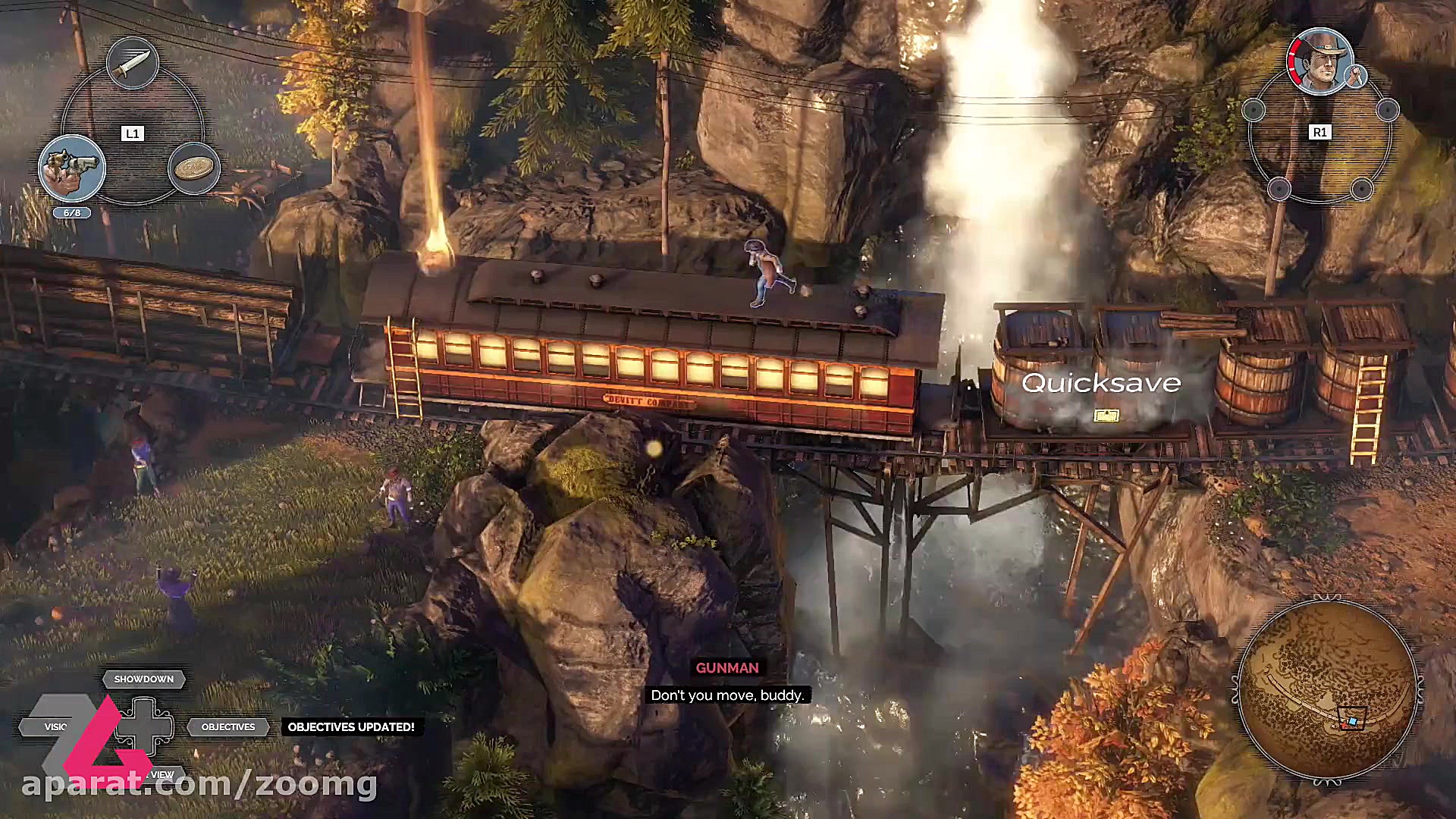Viewport: 1456px width, 819px height.
Task: Open the Objectives list
Action: point(228,726)
